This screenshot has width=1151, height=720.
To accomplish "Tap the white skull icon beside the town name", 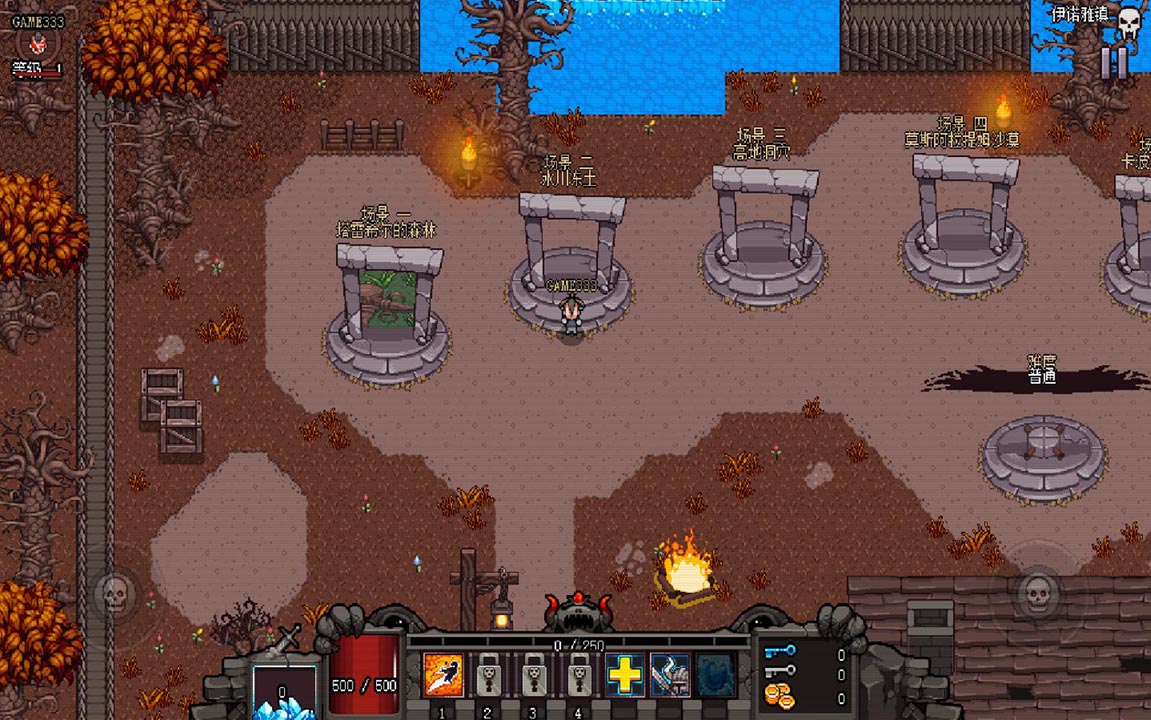I will [1129, 21].
